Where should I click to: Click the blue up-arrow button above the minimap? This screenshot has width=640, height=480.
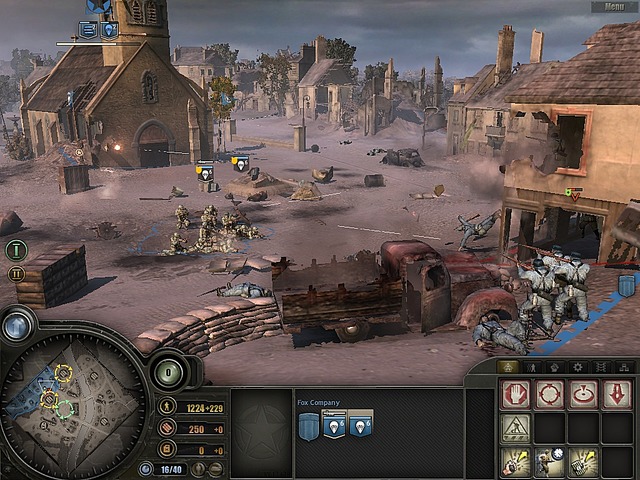[17, 326]
